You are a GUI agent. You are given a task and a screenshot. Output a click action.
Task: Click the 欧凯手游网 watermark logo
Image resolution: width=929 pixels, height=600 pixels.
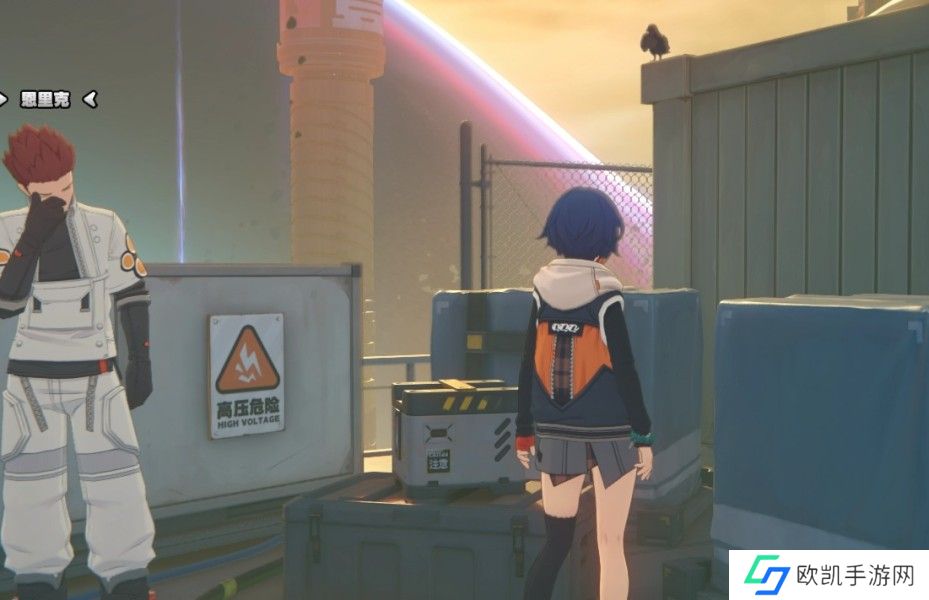829,575
